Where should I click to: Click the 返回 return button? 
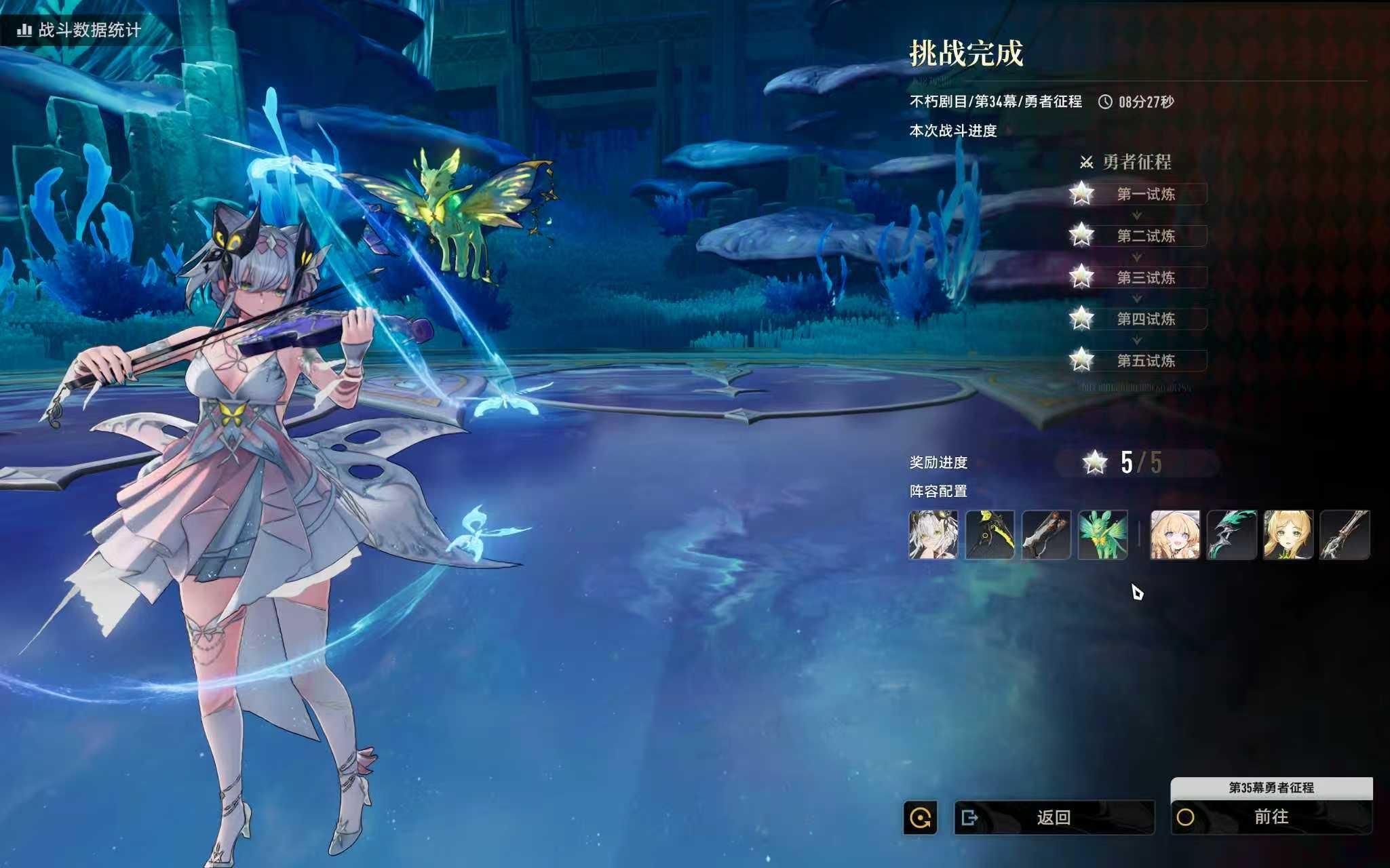1054,817
